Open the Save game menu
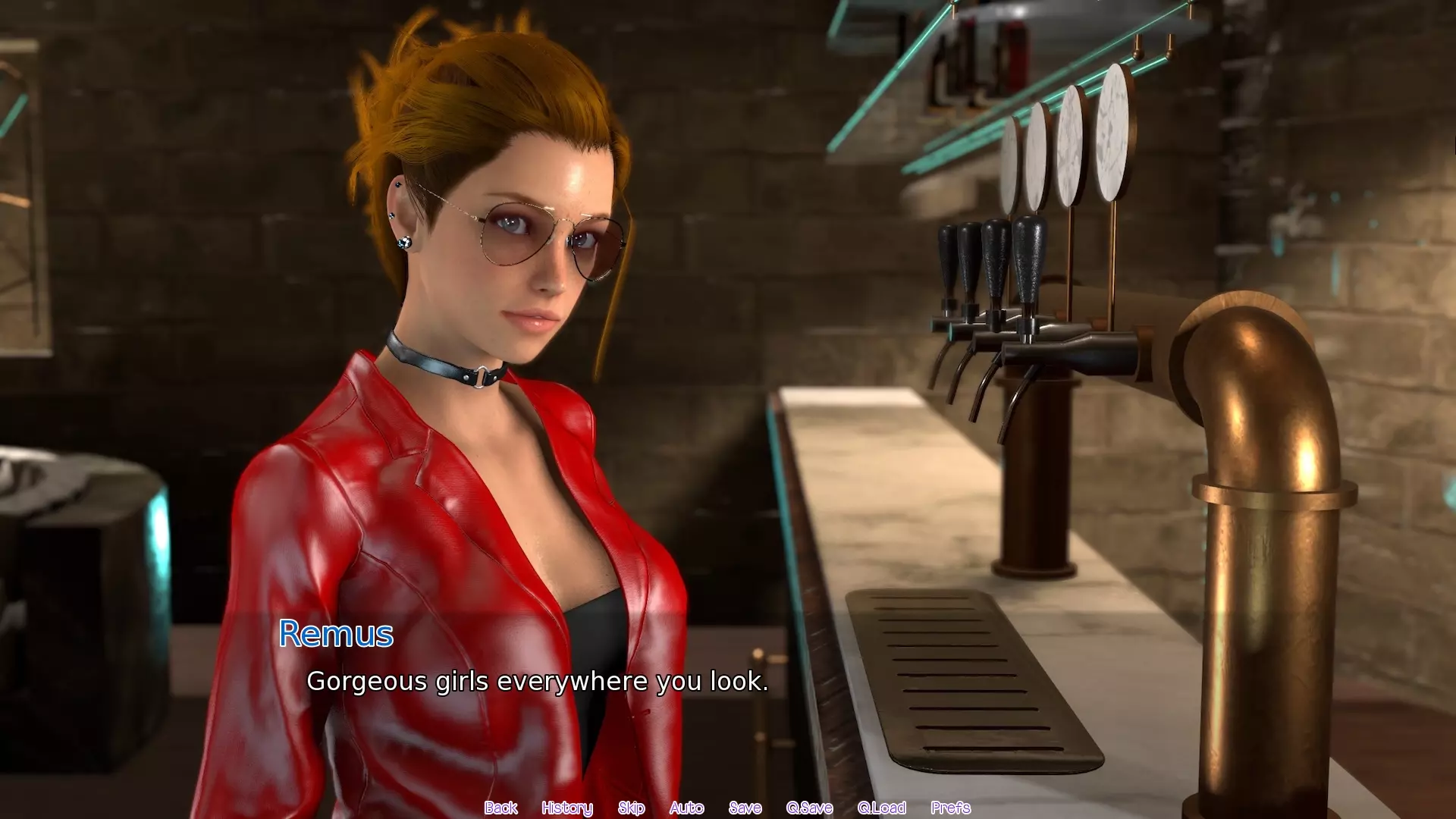Screen dimensions: 1456x819 pos(745,808)
